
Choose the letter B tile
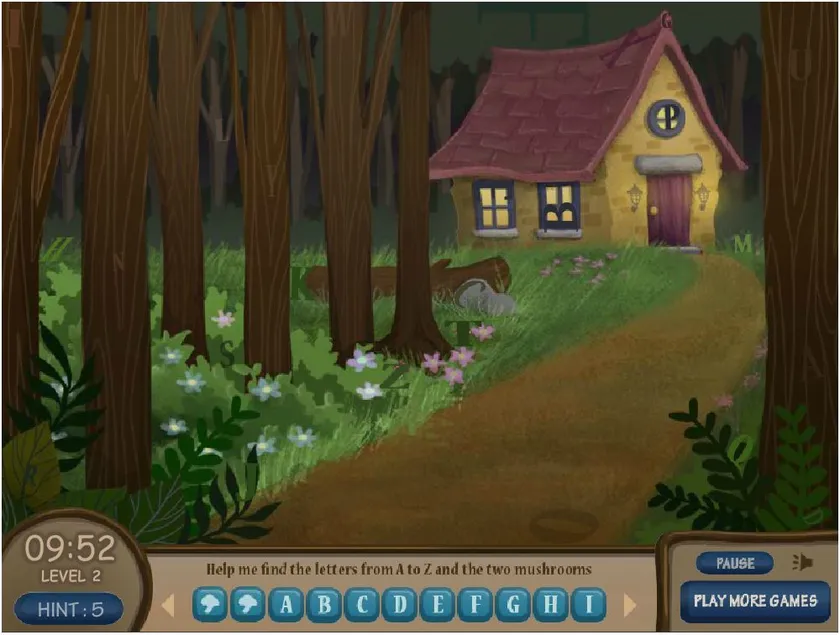click(x=324, y=604)
